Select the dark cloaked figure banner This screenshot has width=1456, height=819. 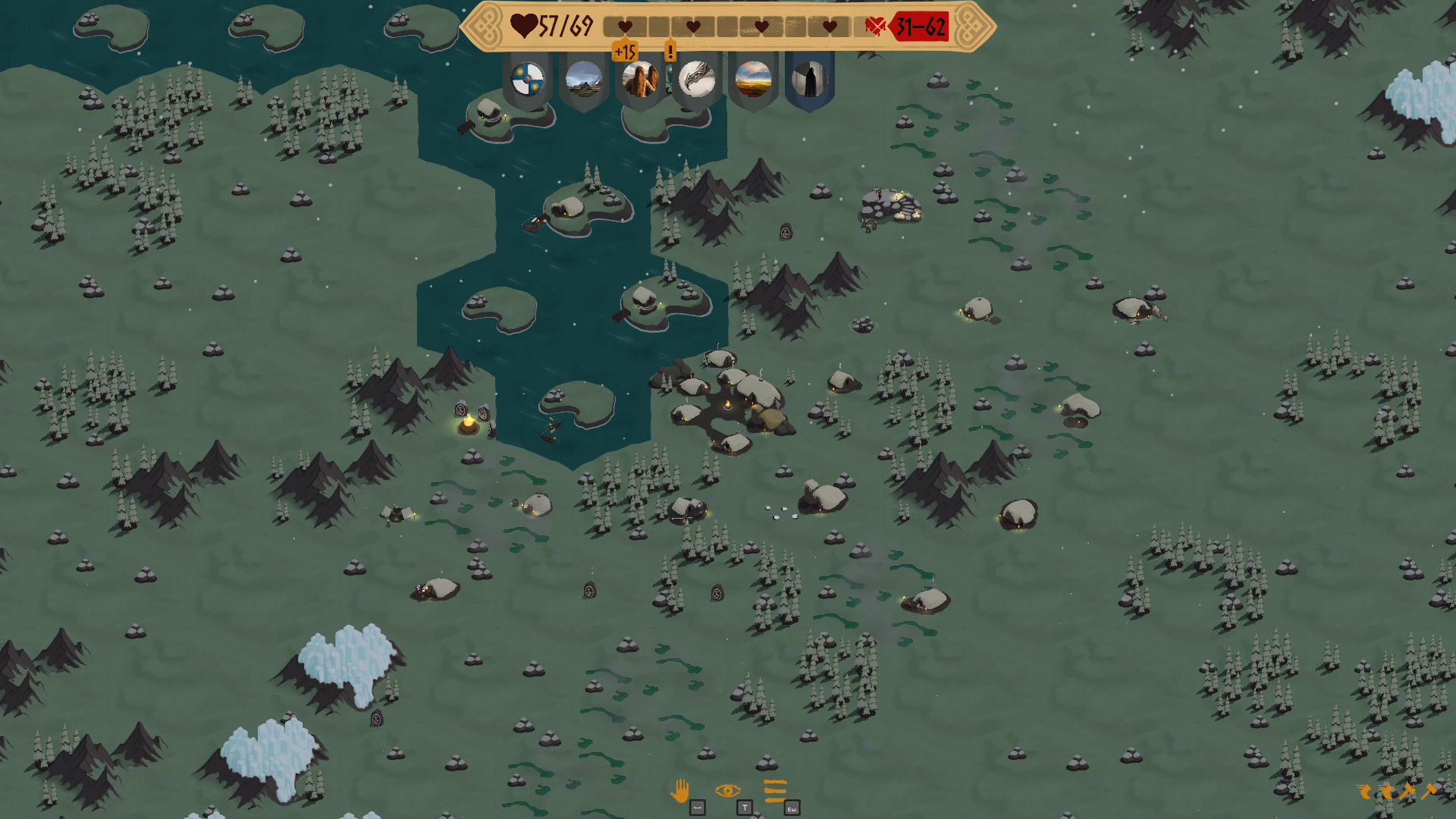[x=809, y=79]
